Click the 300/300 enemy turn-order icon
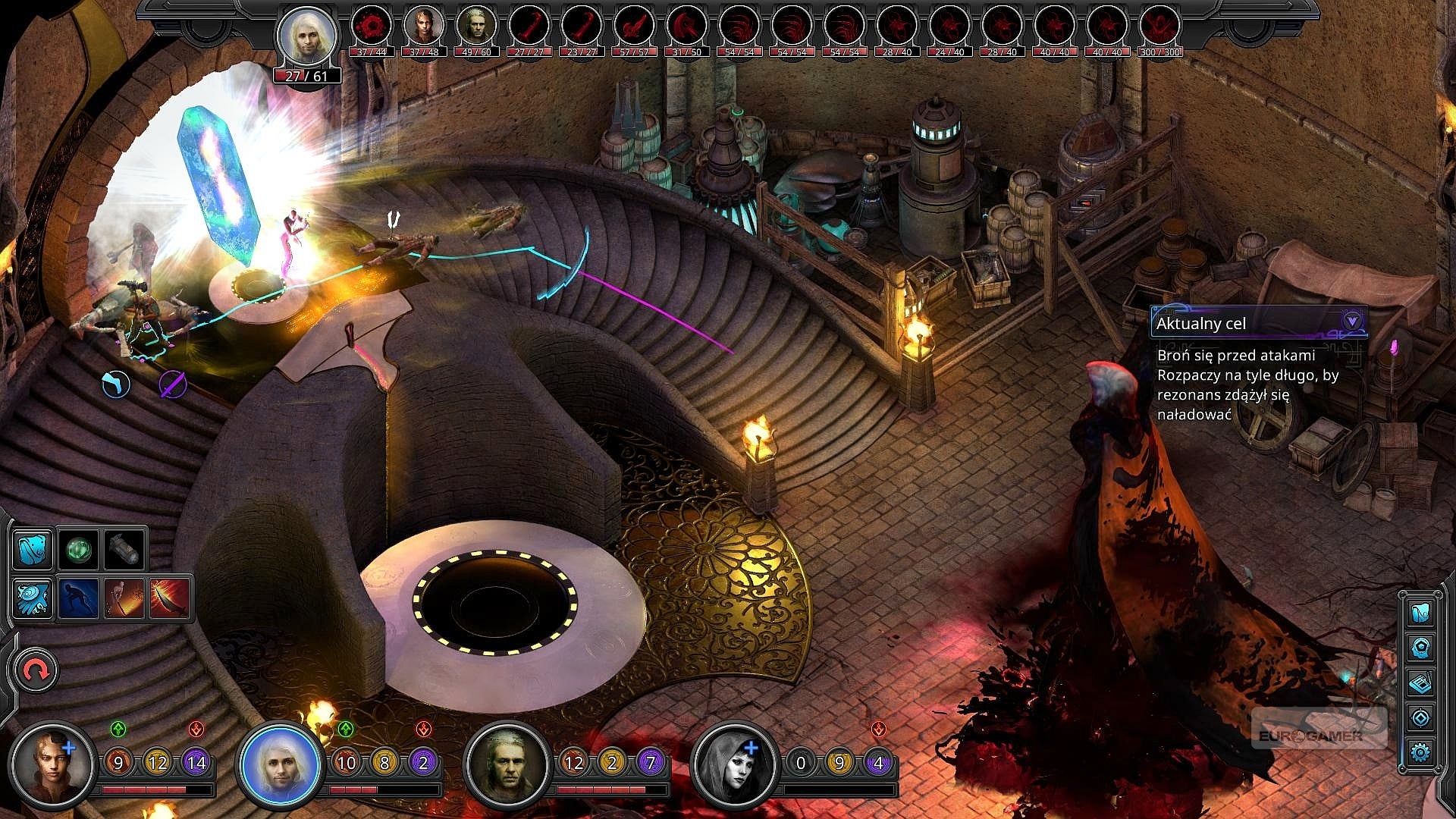Image resolution: width=1456 pixels, height=819 pixels. click(x=1160, y=27)
